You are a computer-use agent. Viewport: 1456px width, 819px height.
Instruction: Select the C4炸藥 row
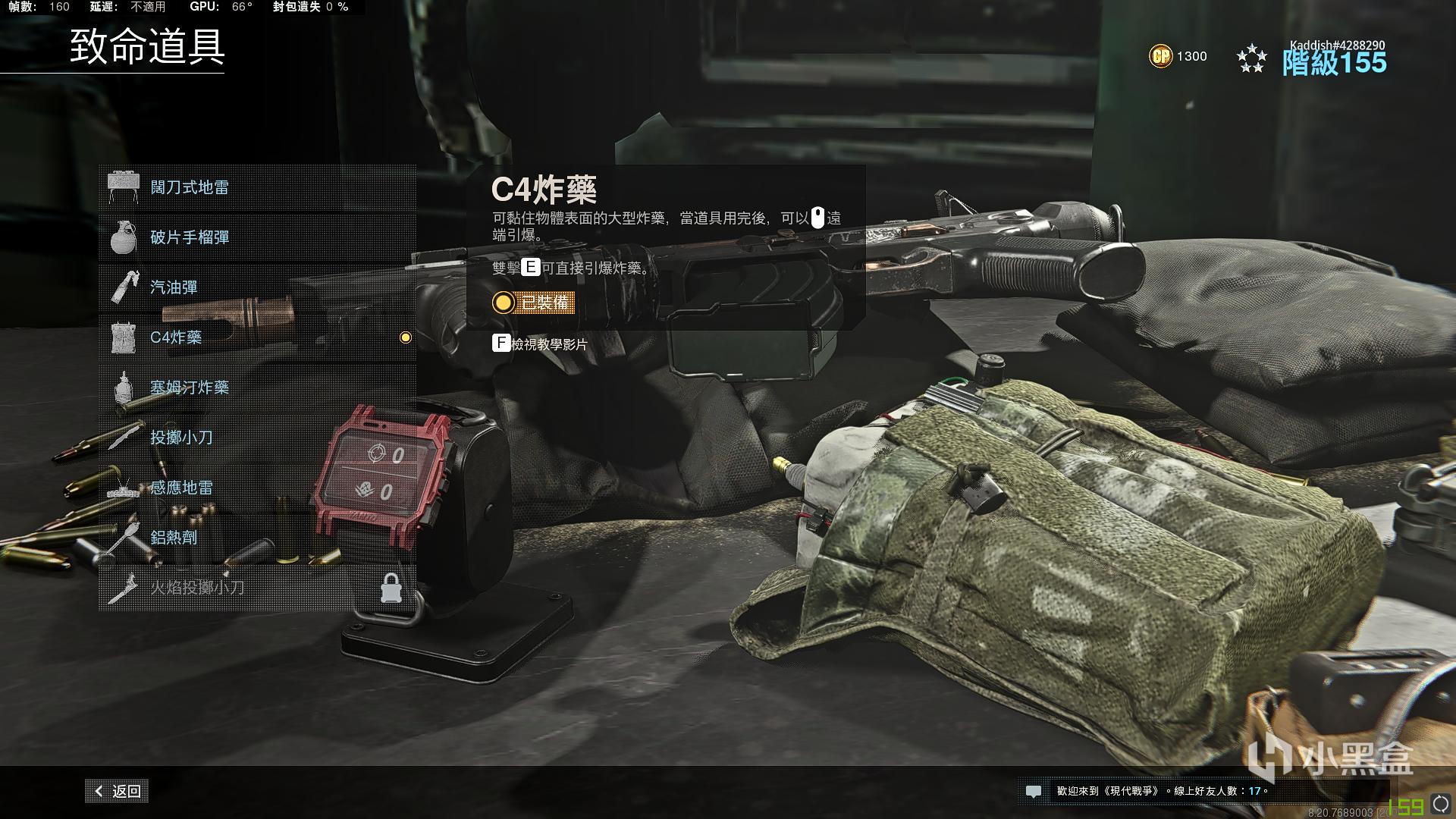tap(257, 337)
